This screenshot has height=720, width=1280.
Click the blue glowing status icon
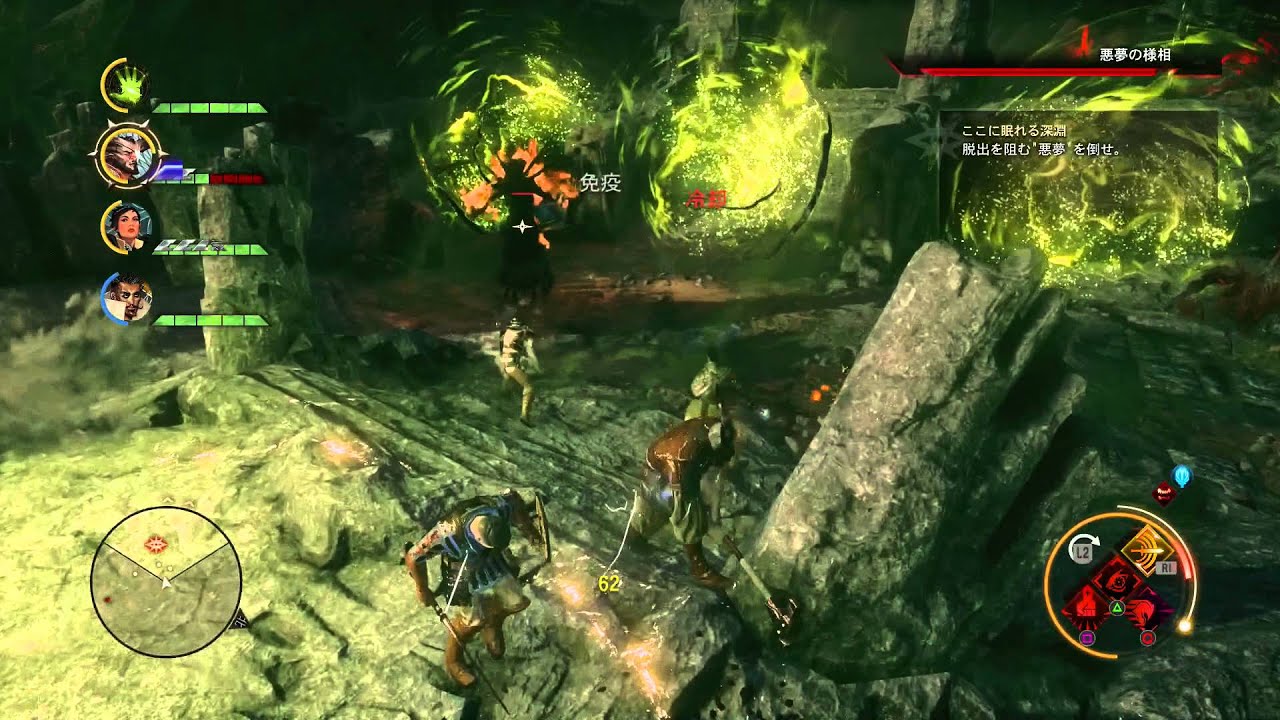coord(1182,476)
